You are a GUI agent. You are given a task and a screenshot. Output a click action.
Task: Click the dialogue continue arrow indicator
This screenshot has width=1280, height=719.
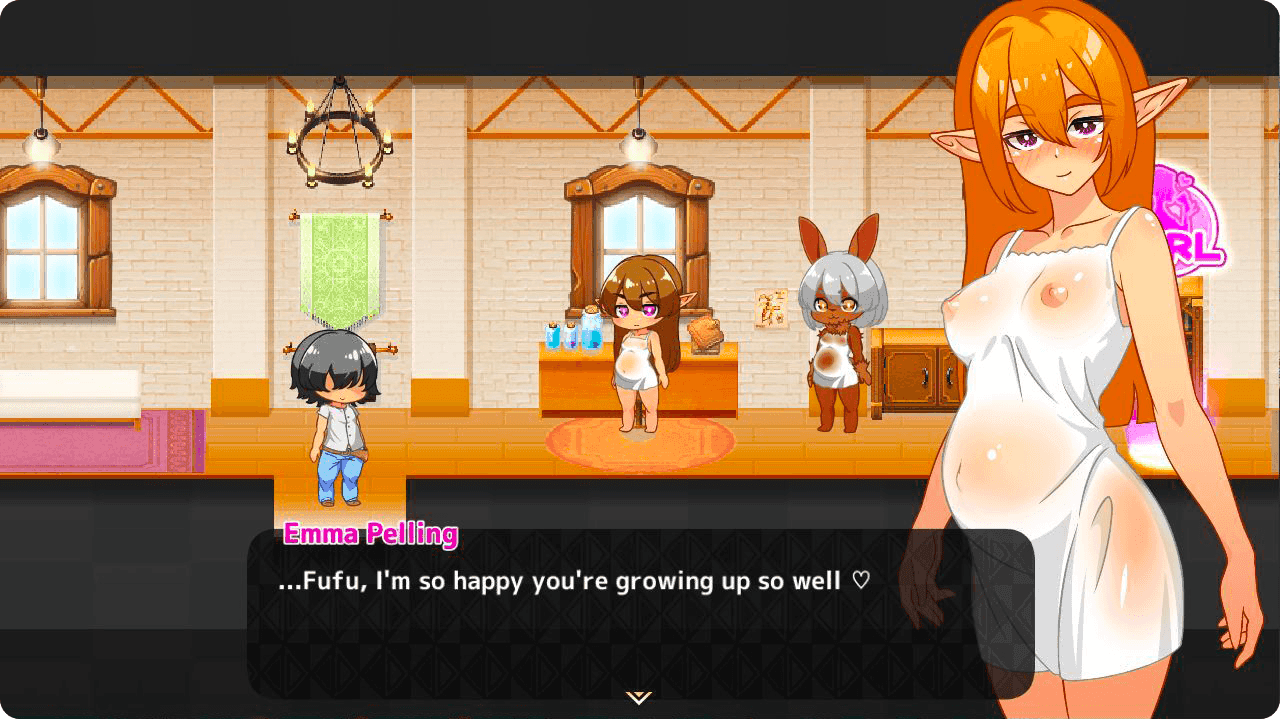[639, 697]
